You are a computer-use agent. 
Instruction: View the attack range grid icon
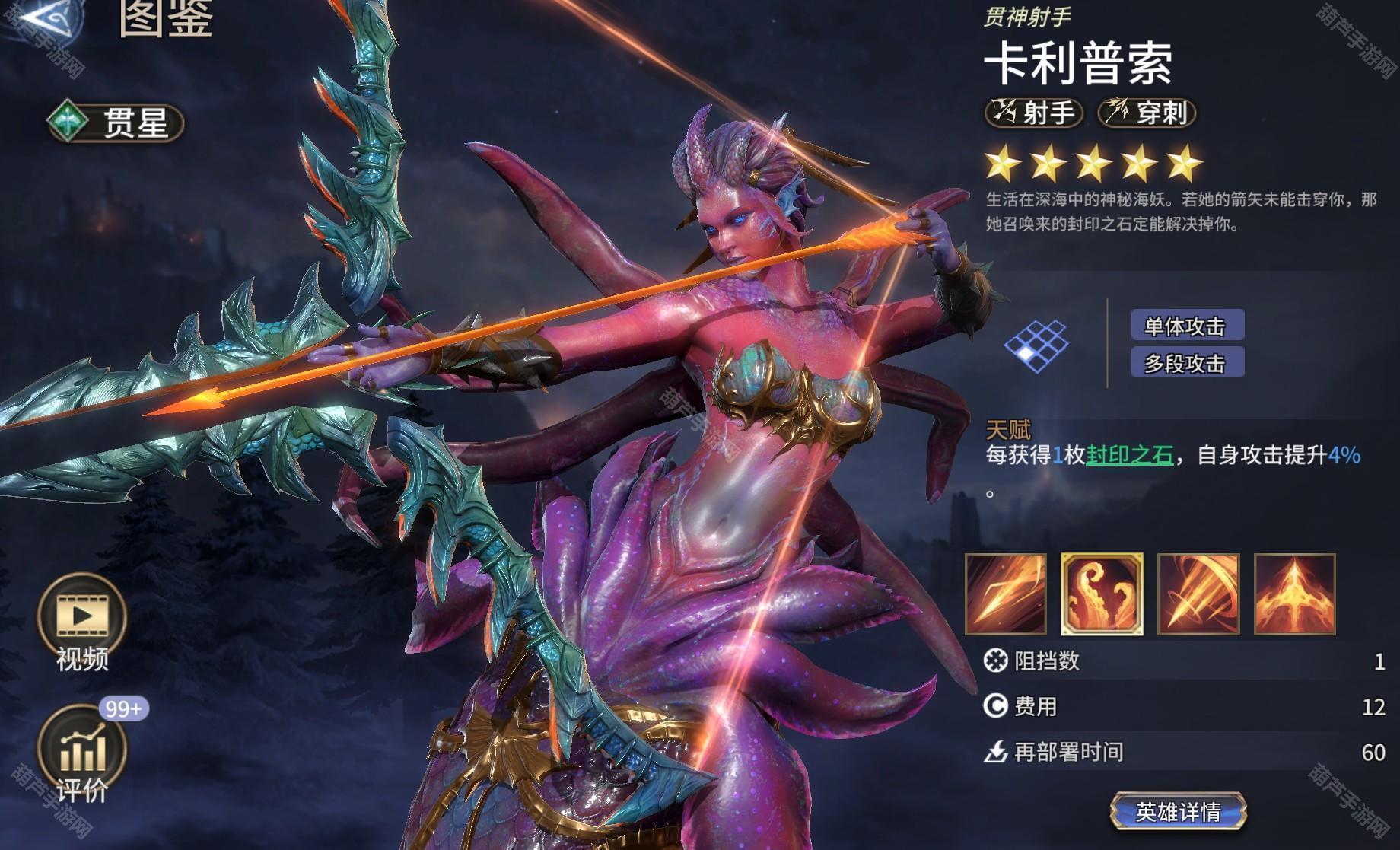coord(1036,343)
